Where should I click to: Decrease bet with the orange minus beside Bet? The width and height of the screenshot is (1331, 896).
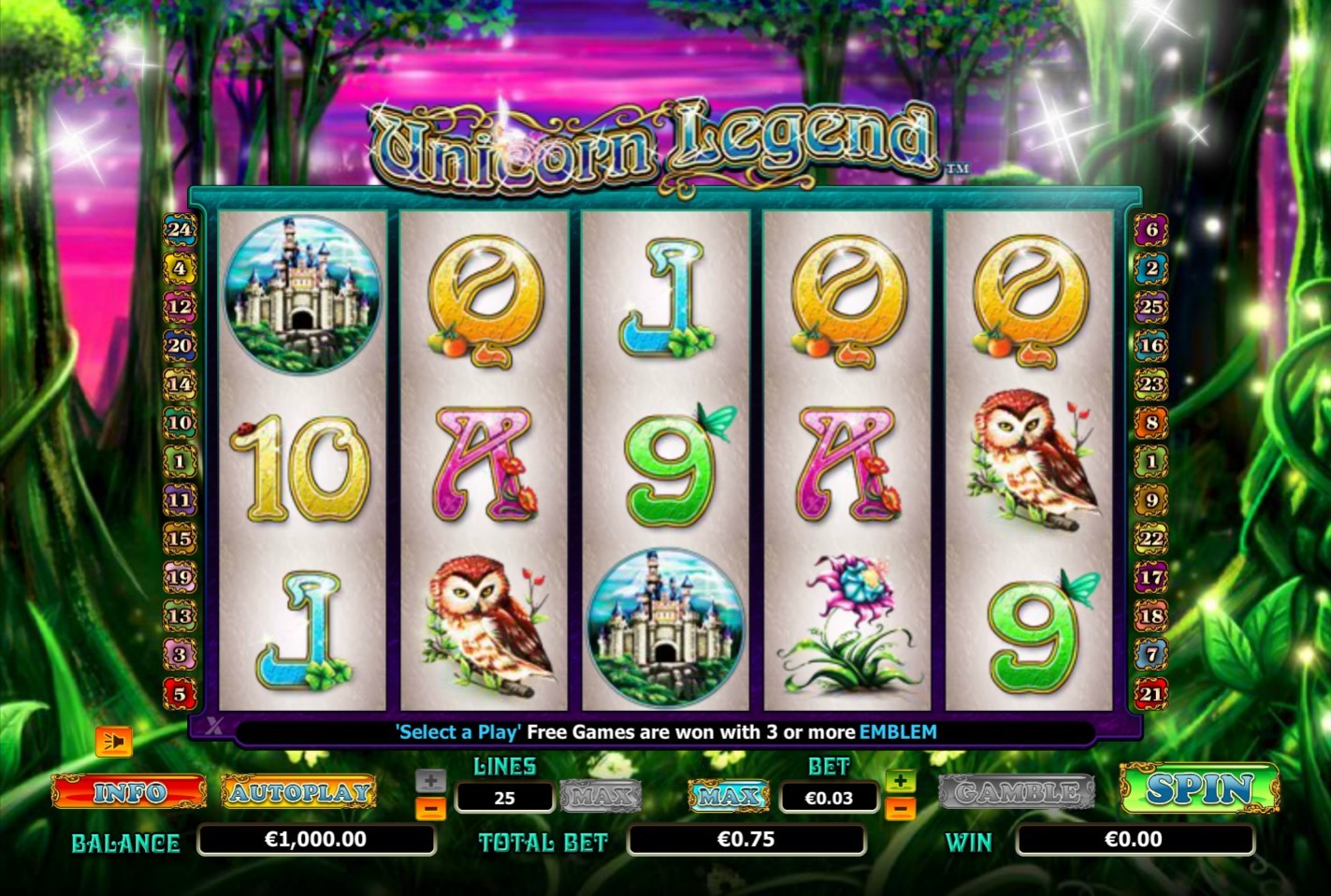click(x=900, y=807)
